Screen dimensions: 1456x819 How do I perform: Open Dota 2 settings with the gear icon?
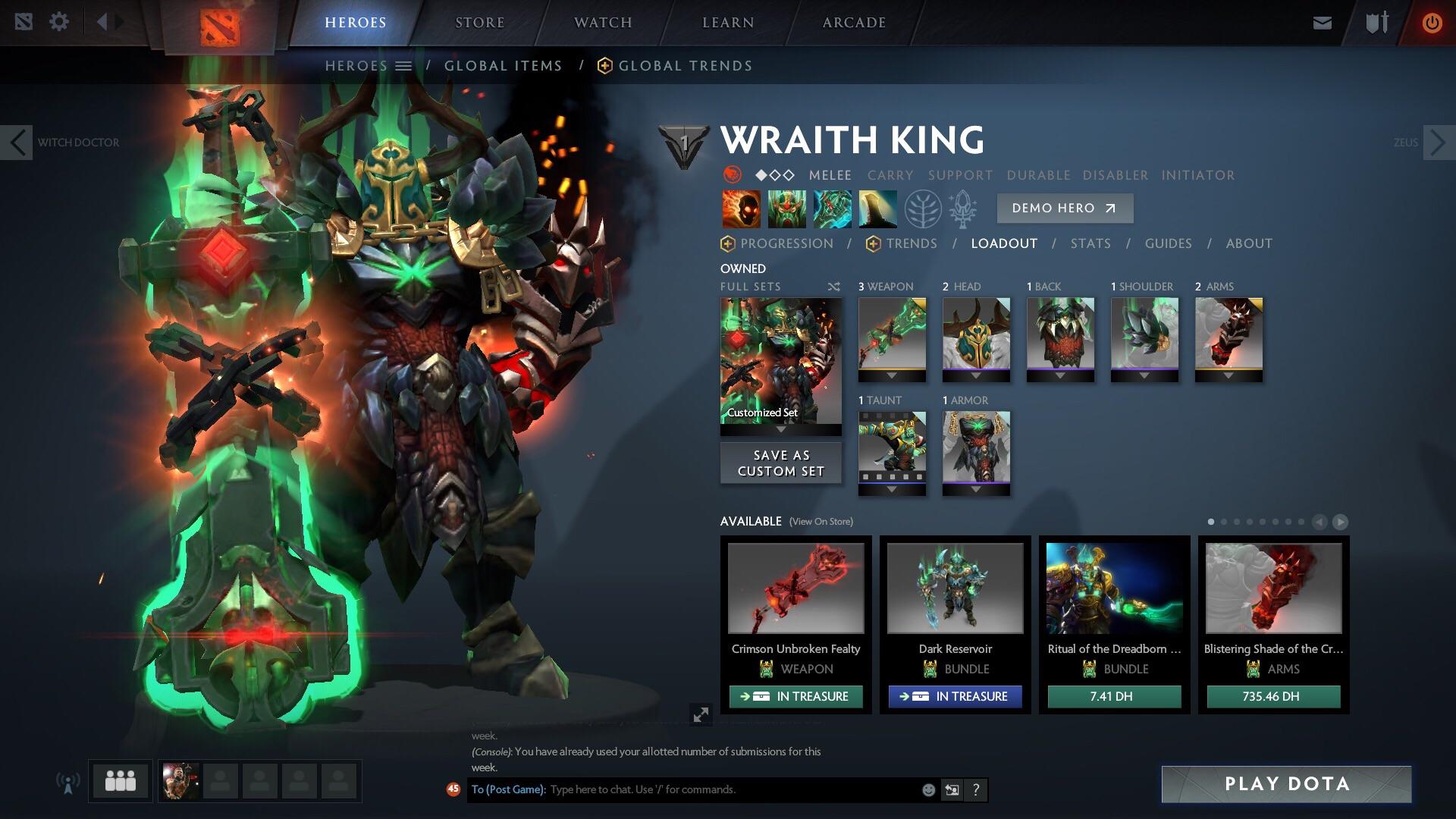click(59, 21)
